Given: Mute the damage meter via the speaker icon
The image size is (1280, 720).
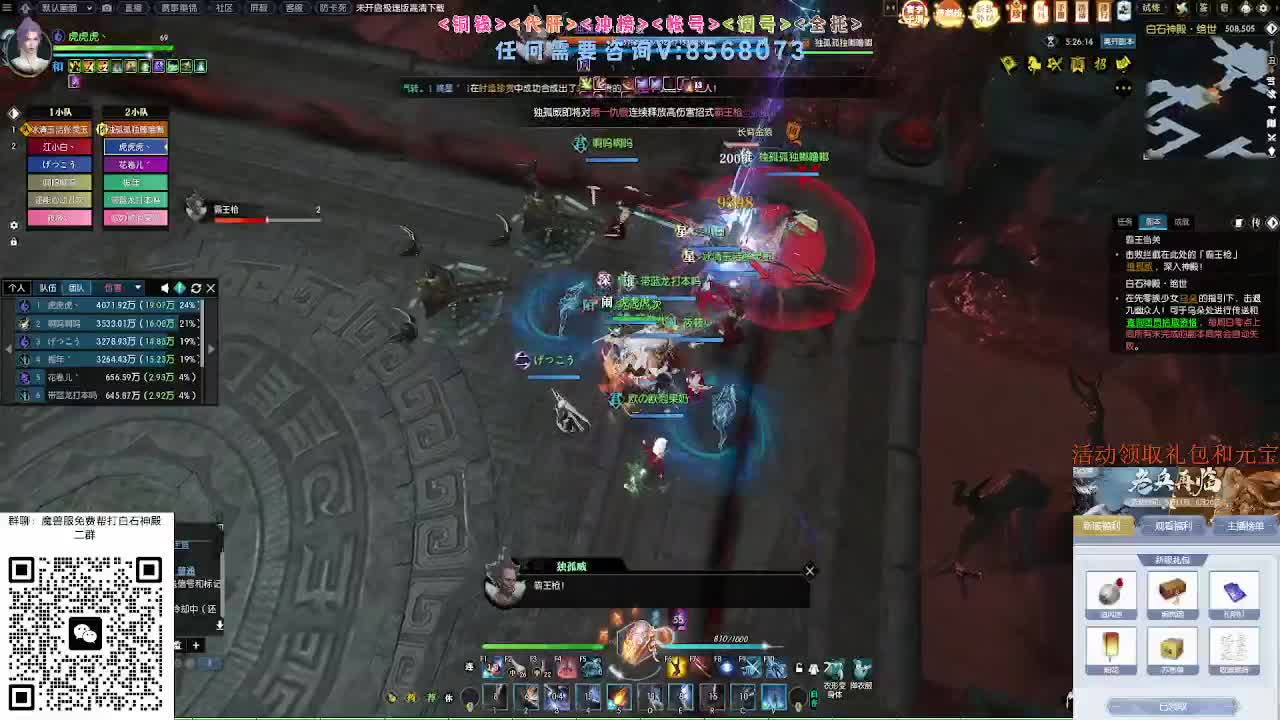Looking at the screenshot, I should (164, 288).
